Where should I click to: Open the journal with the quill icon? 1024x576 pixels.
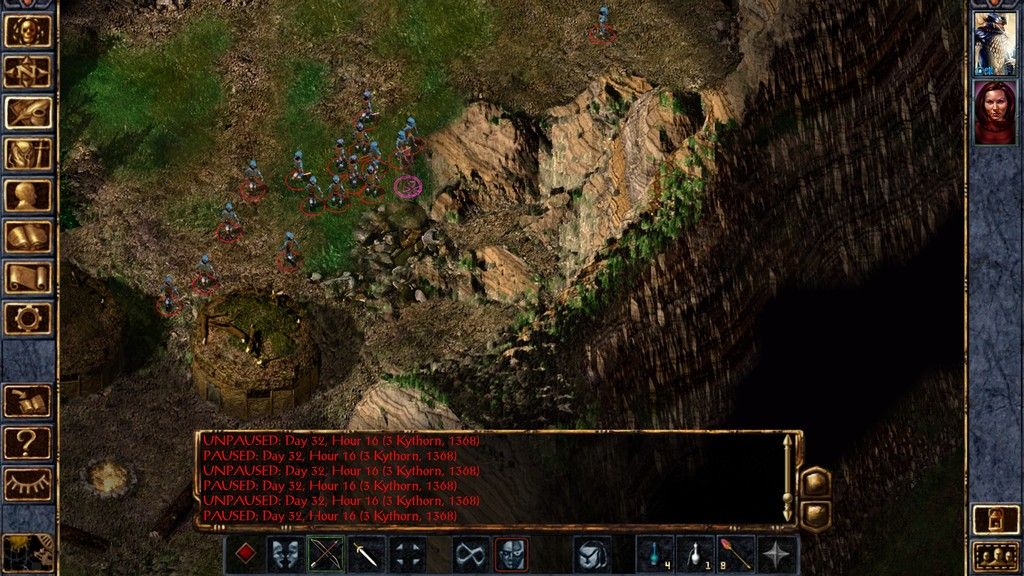28,112
